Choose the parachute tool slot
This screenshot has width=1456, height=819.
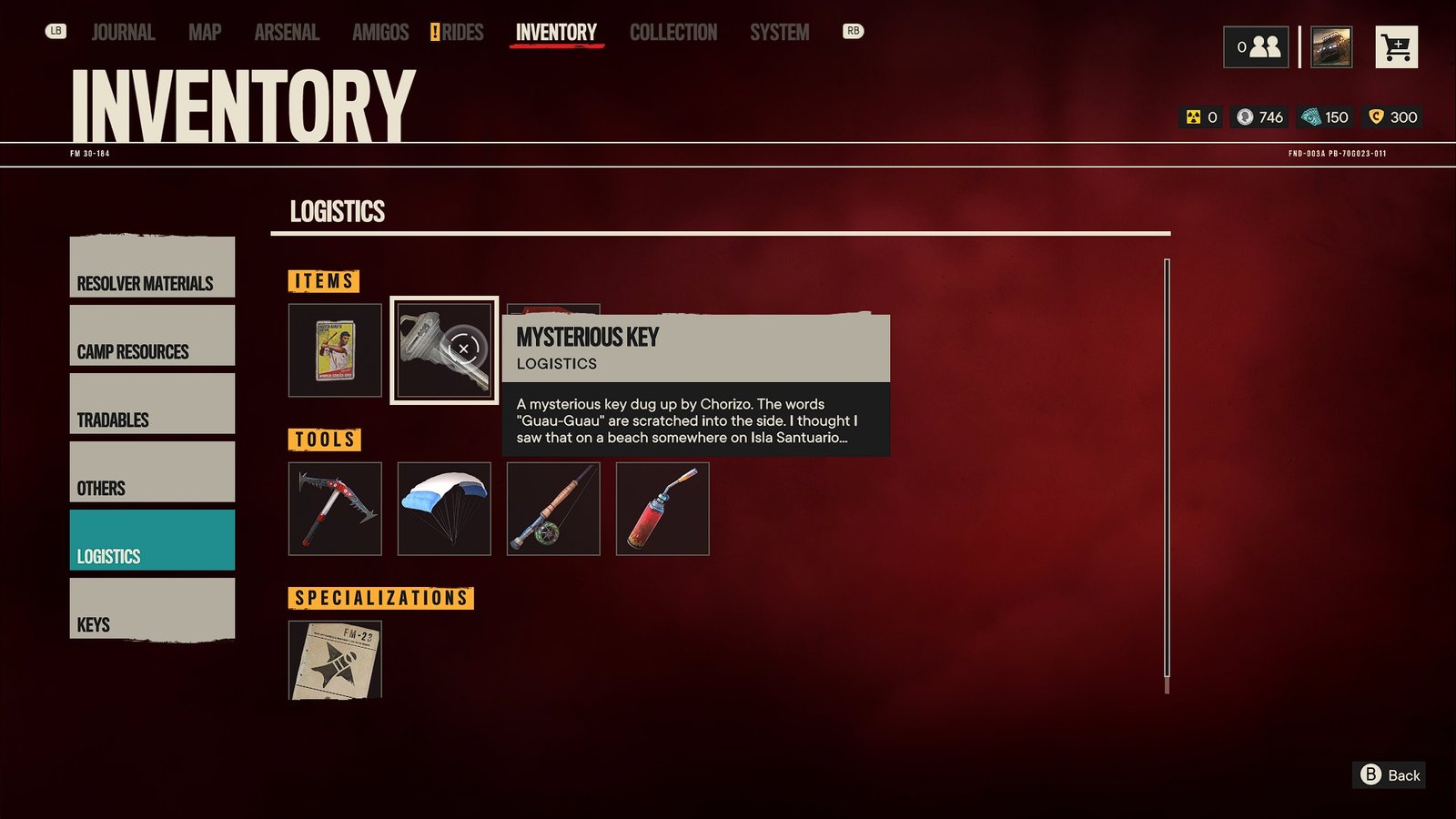tap(444, 509)
